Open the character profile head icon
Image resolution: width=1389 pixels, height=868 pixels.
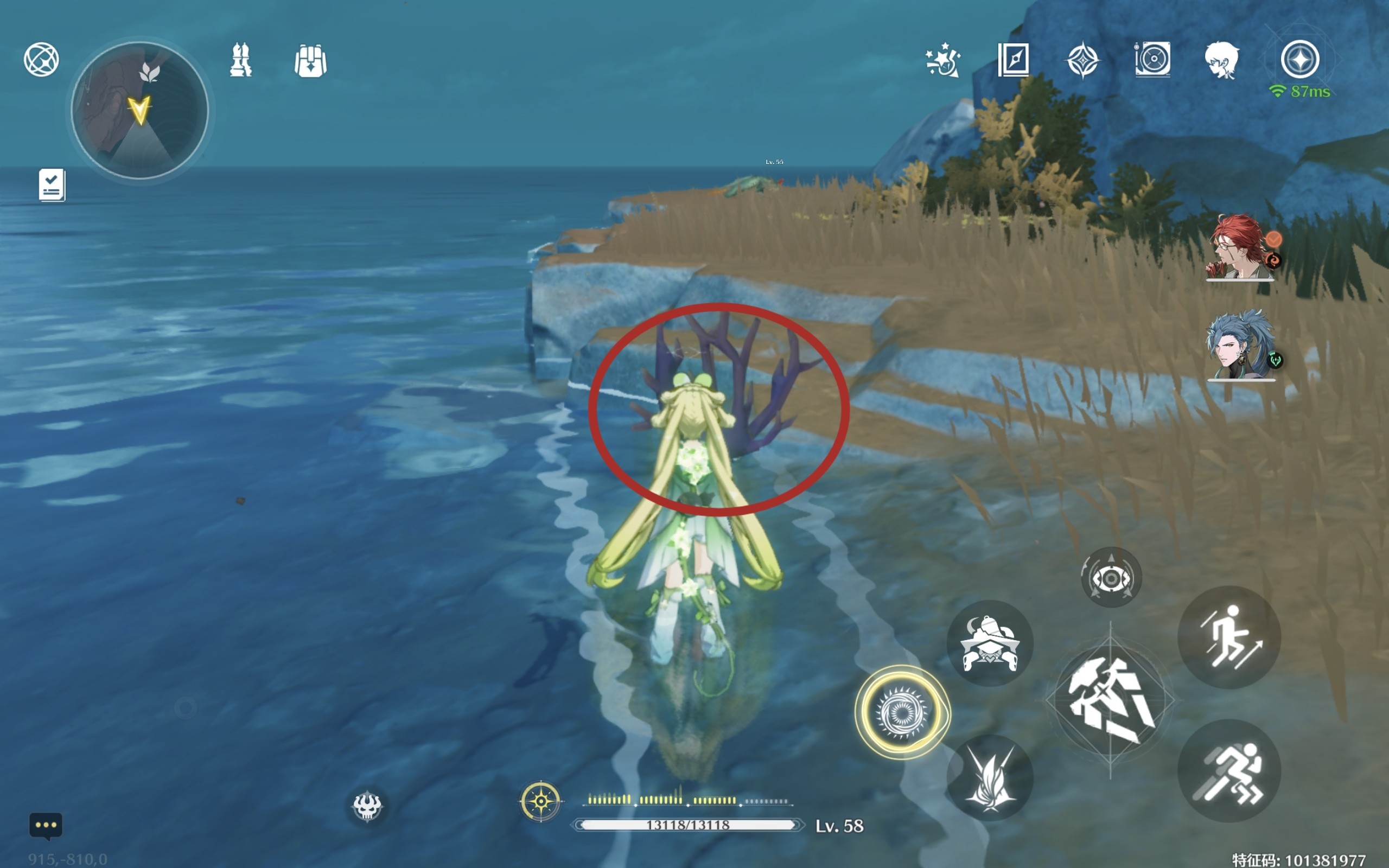point(1221,60)
